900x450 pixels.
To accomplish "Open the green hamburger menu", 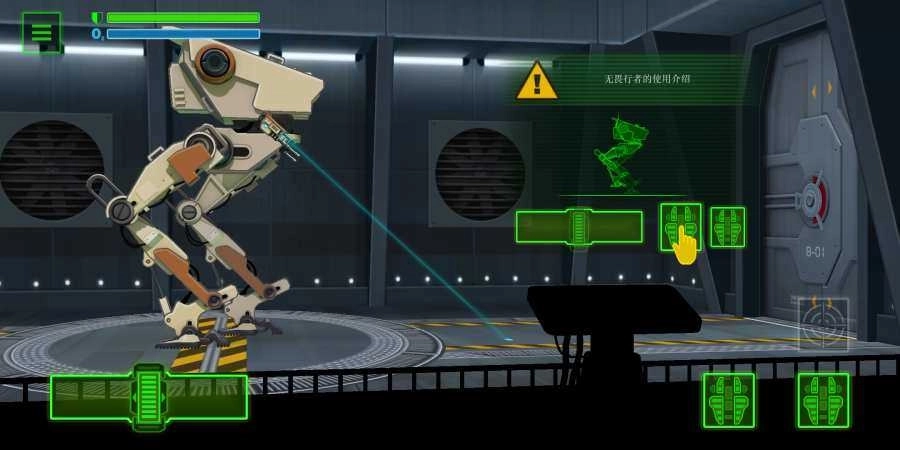I will pyautogui.click(x=41, y=32).
